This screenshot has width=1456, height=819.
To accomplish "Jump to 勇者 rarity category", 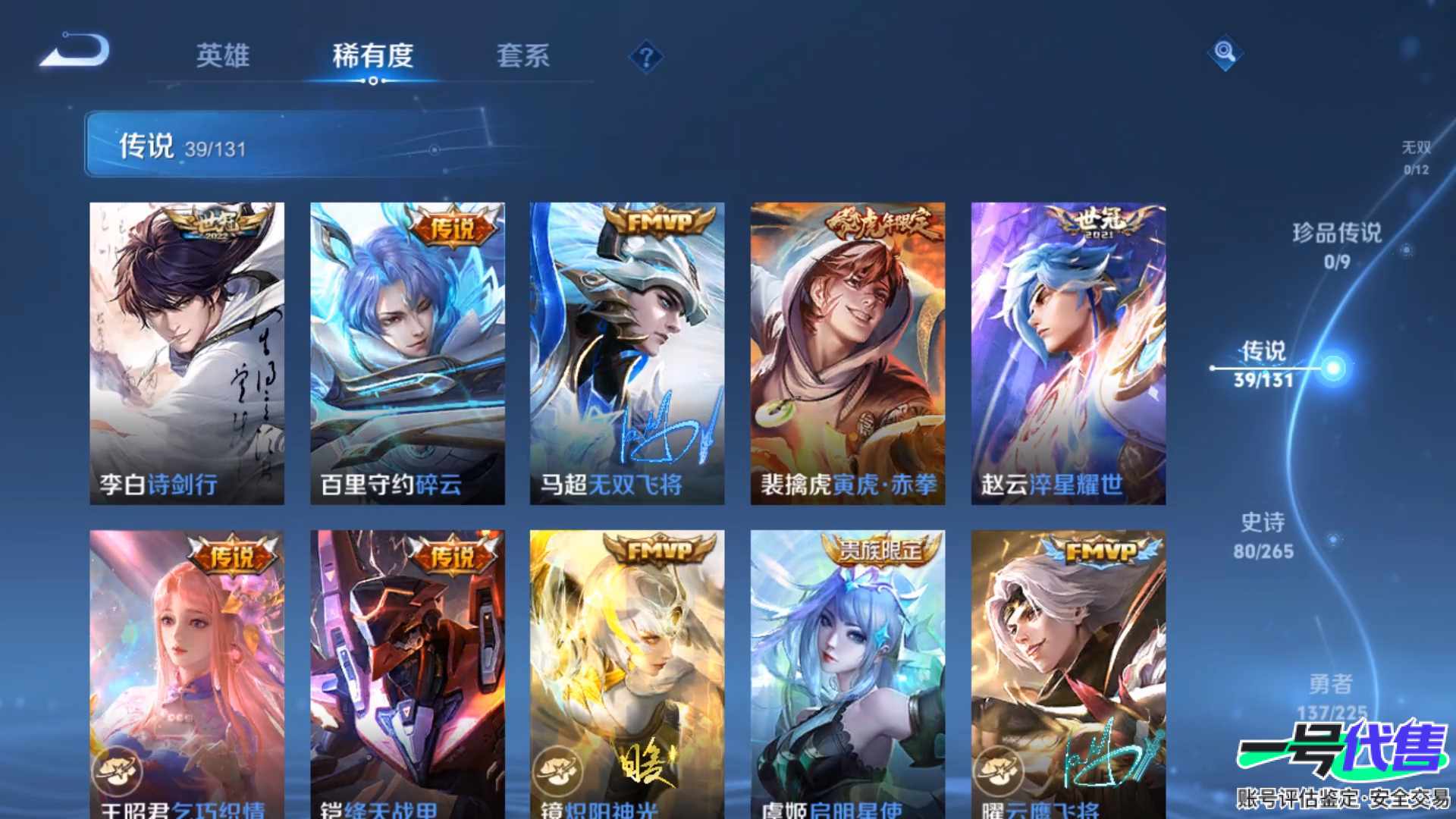I will [1331, 695].
